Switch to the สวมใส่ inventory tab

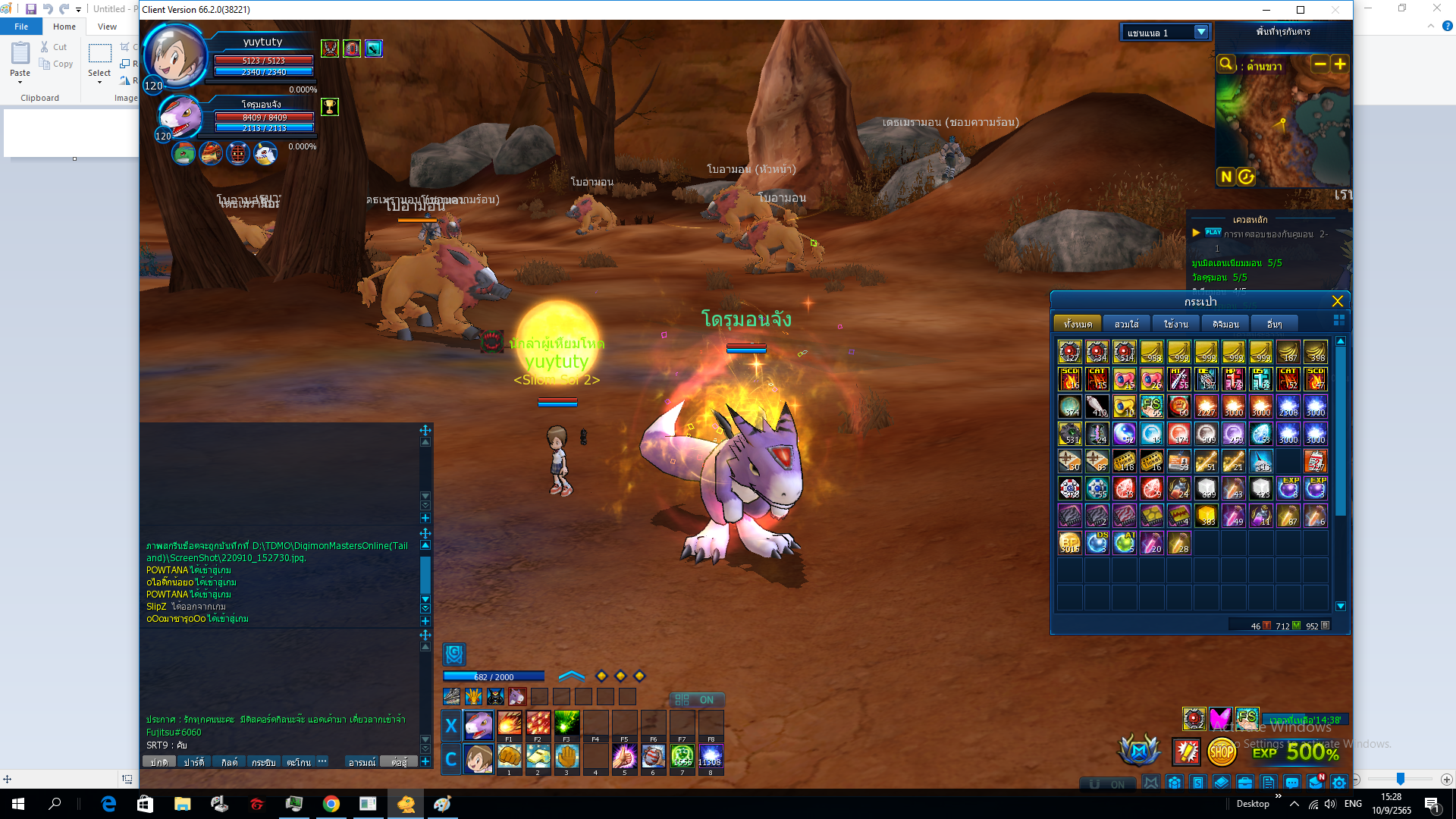point(1126,324)
